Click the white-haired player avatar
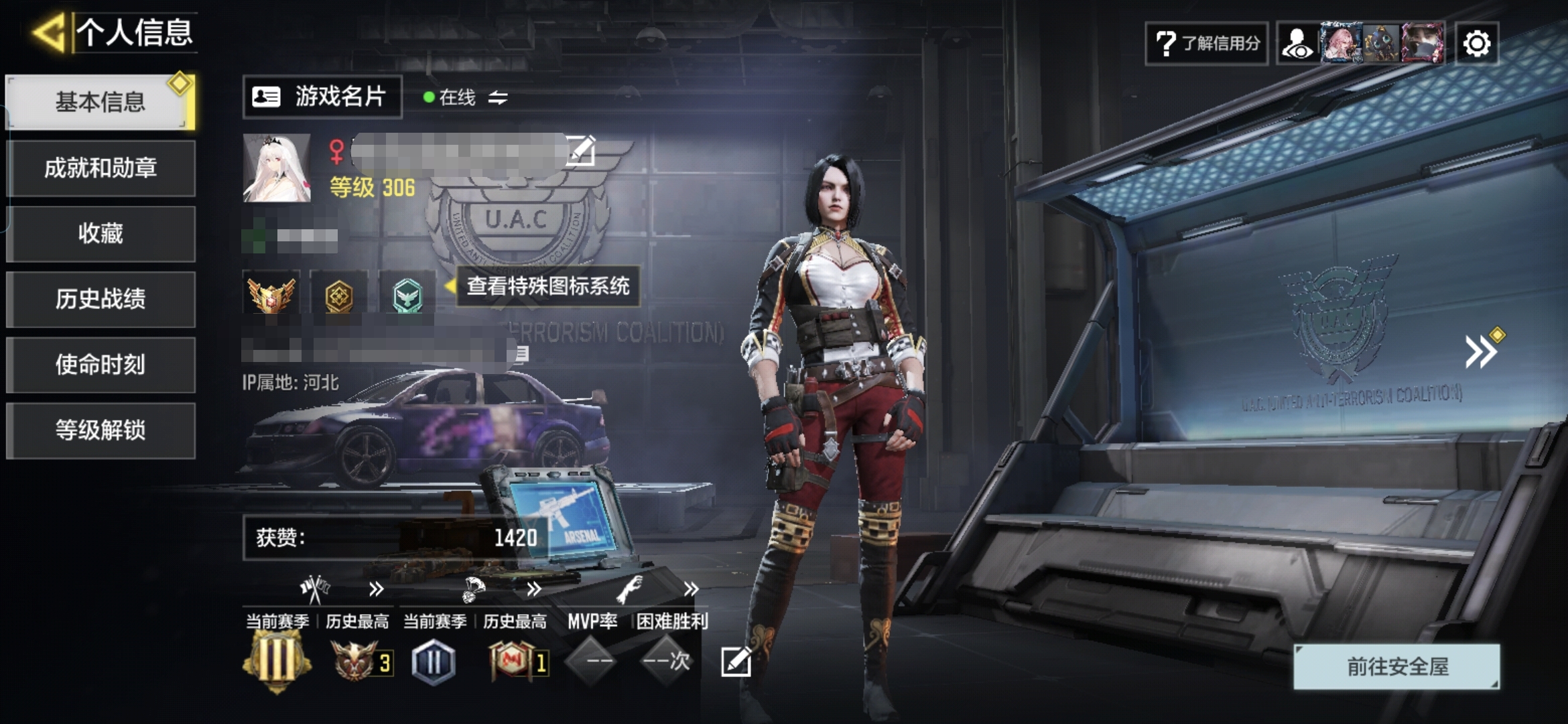Viewport: 1568px width, 724px height. click(x=277, y=168)
